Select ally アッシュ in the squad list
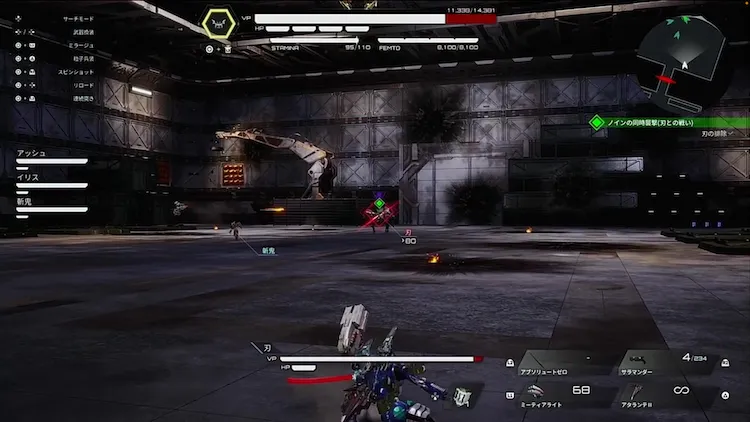The image size is (750, 422). pyautogui.click(x=50, y=157)
